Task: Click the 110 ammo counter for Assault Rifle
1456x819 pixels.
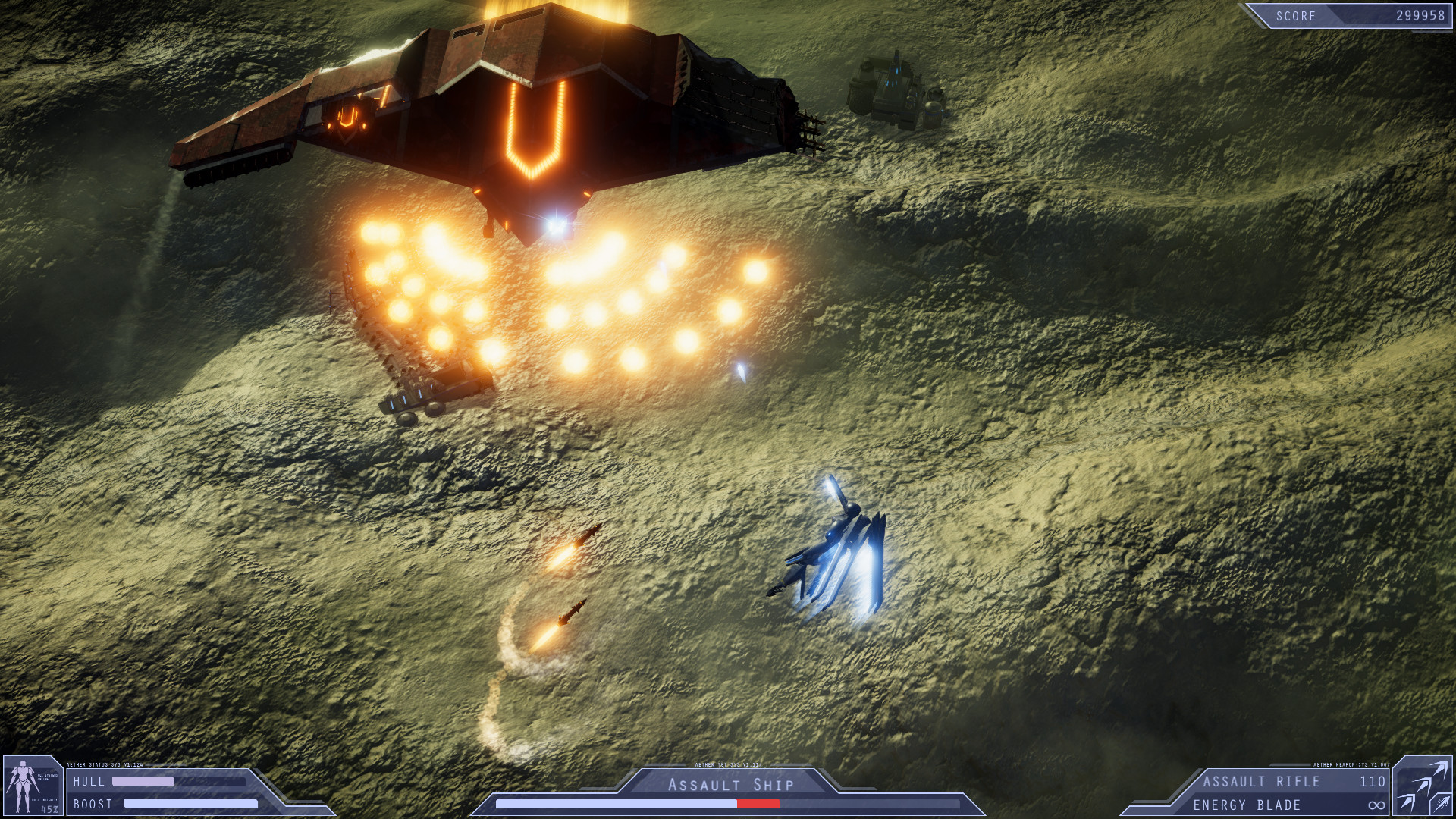Action: click(1373, 782)
